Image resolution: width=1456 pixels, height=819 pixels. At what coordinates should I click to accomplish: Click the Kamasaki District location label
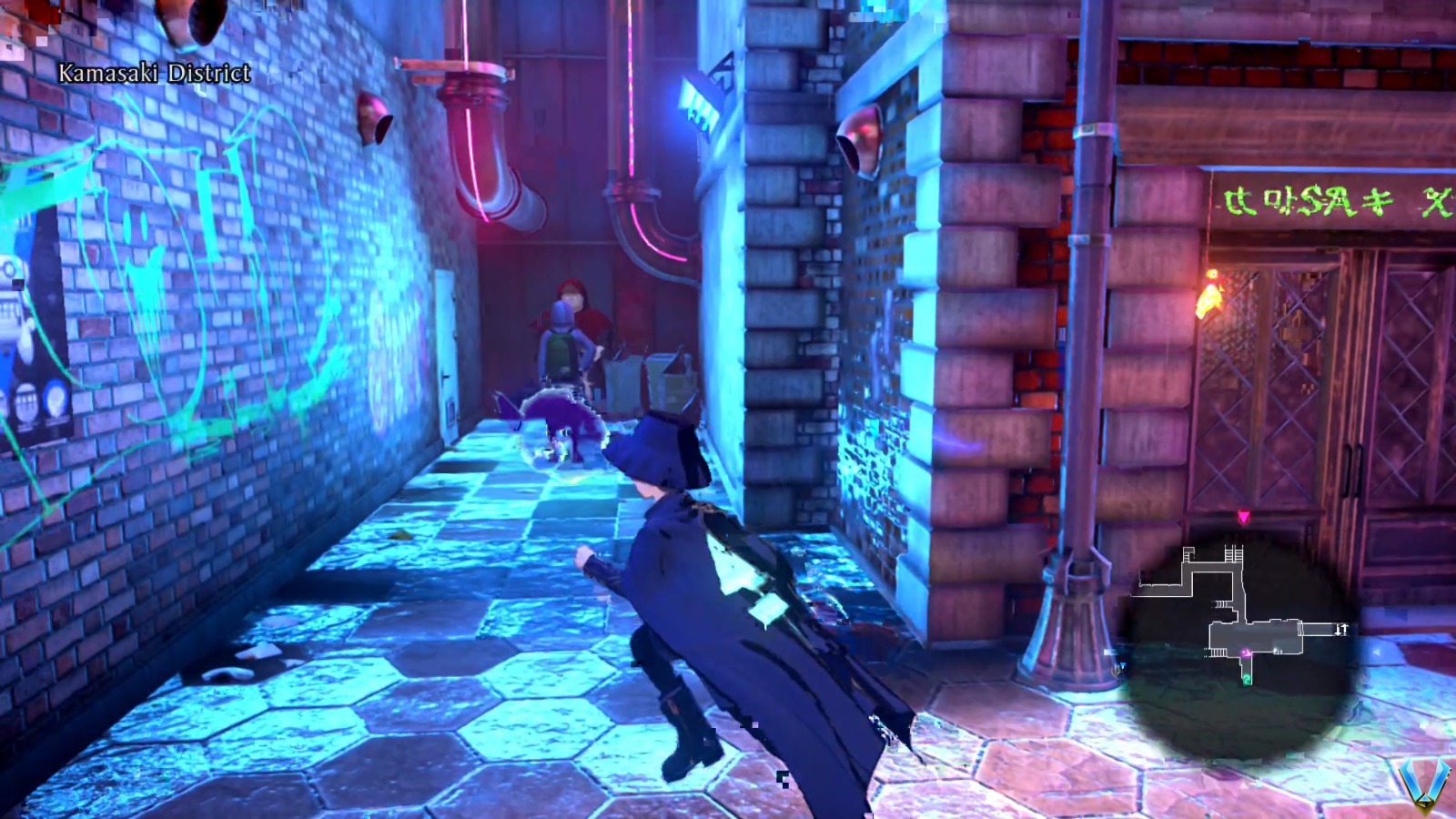point(153,72)
